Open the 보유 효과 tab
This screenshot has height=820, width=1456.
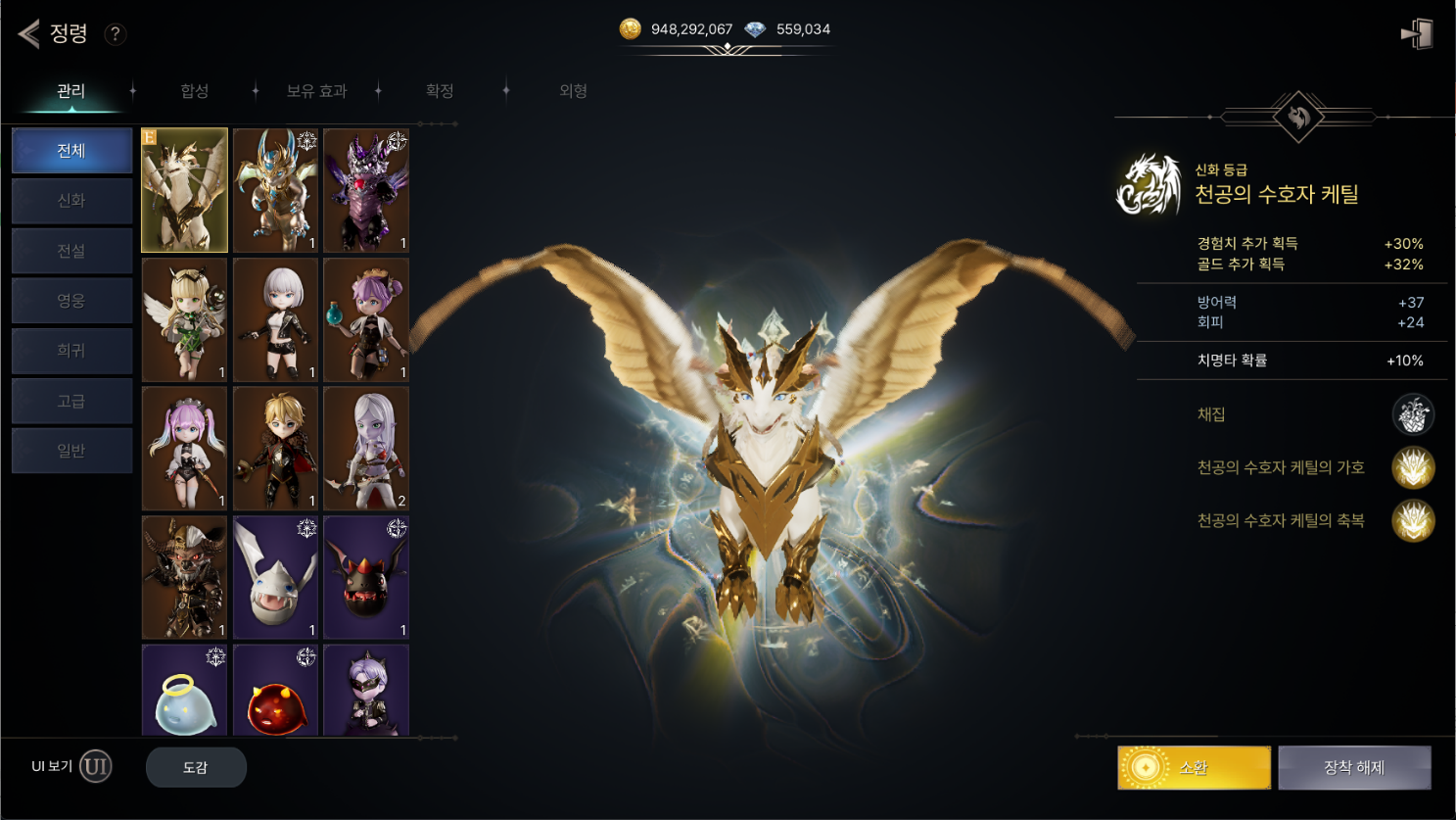(316, 91)
